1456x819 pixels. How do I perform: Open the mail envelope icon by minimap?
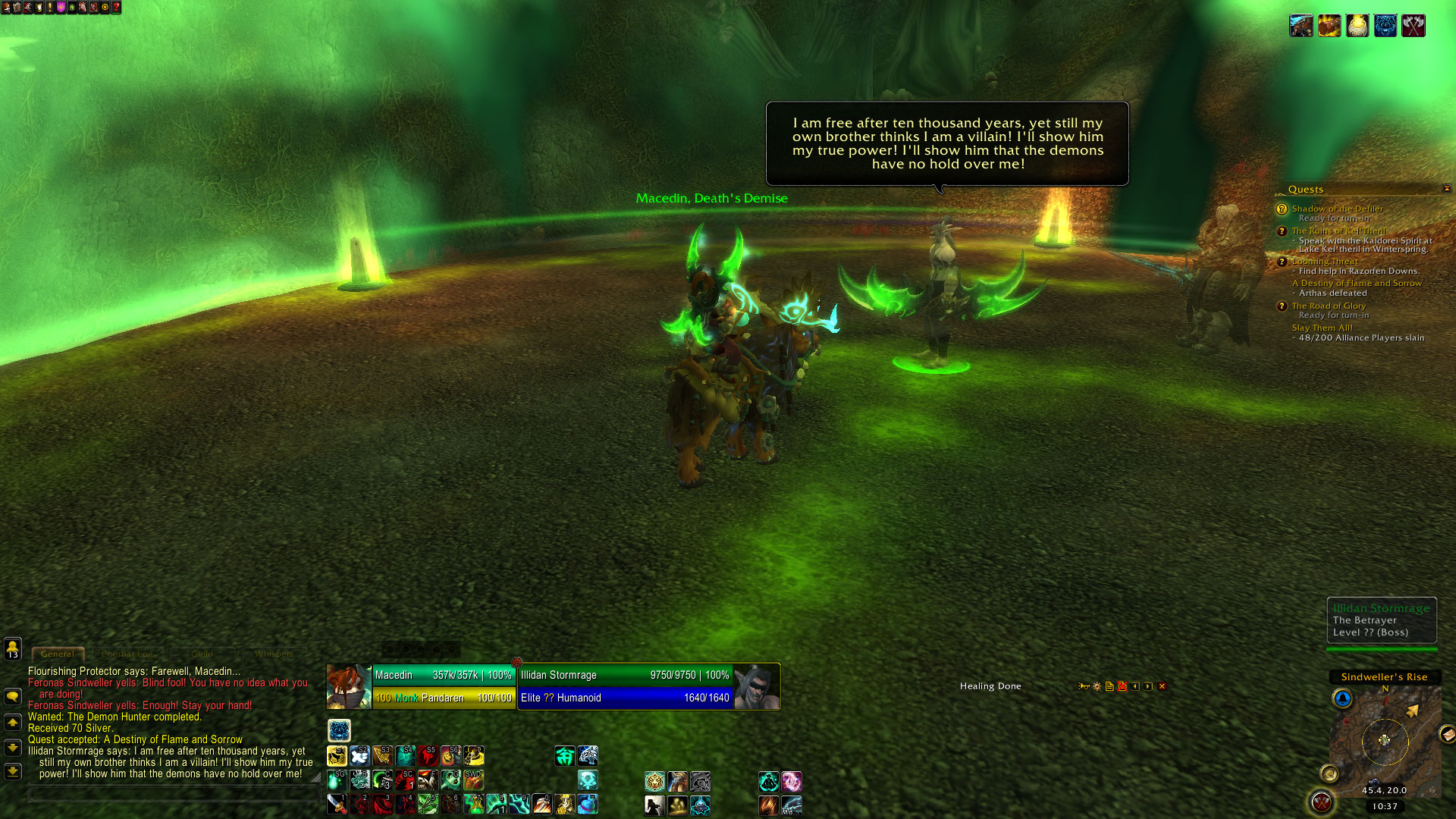1447,733
